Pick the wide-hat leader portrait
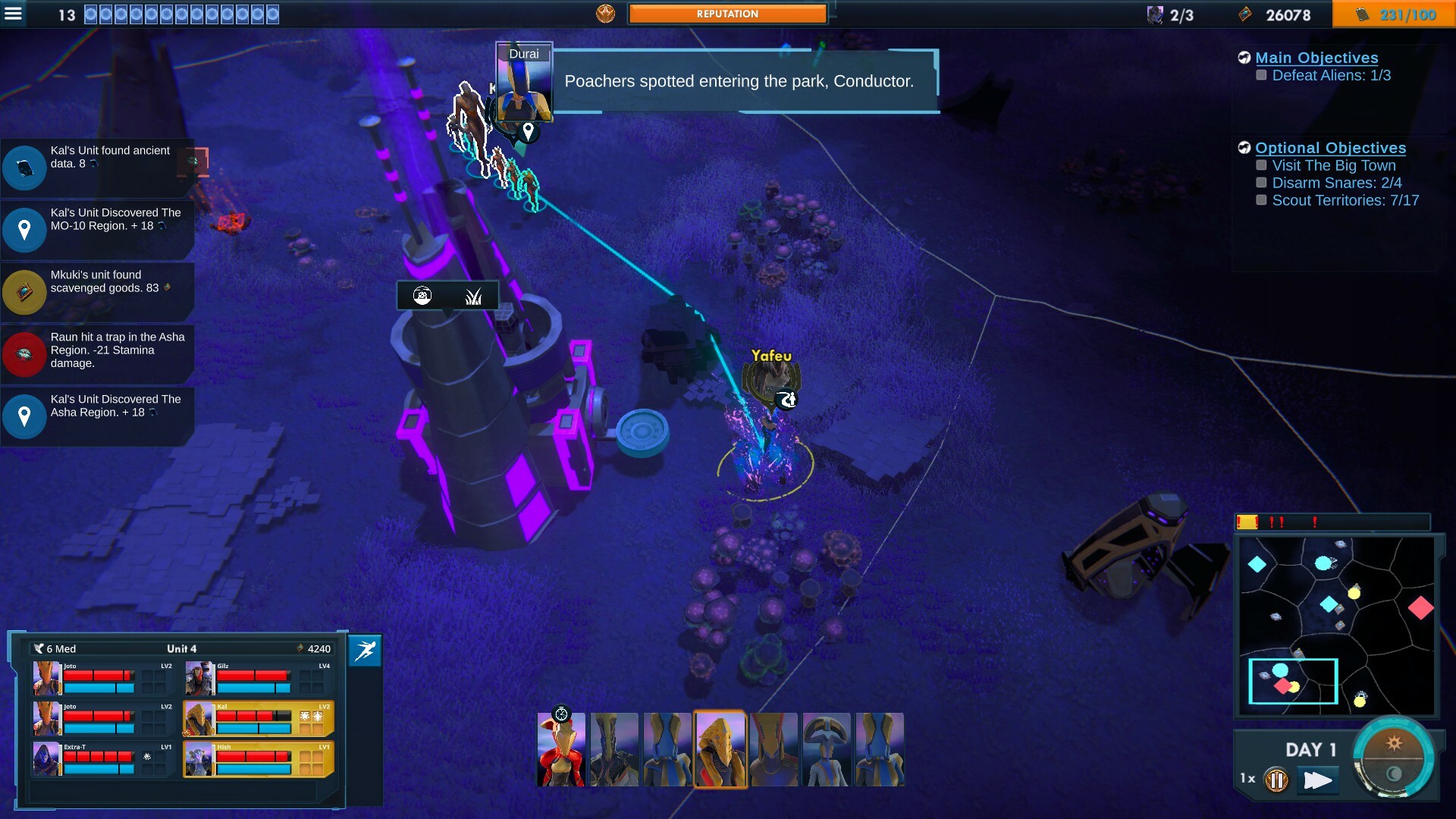Screen dimensions: 1456x819 (827, 749)
